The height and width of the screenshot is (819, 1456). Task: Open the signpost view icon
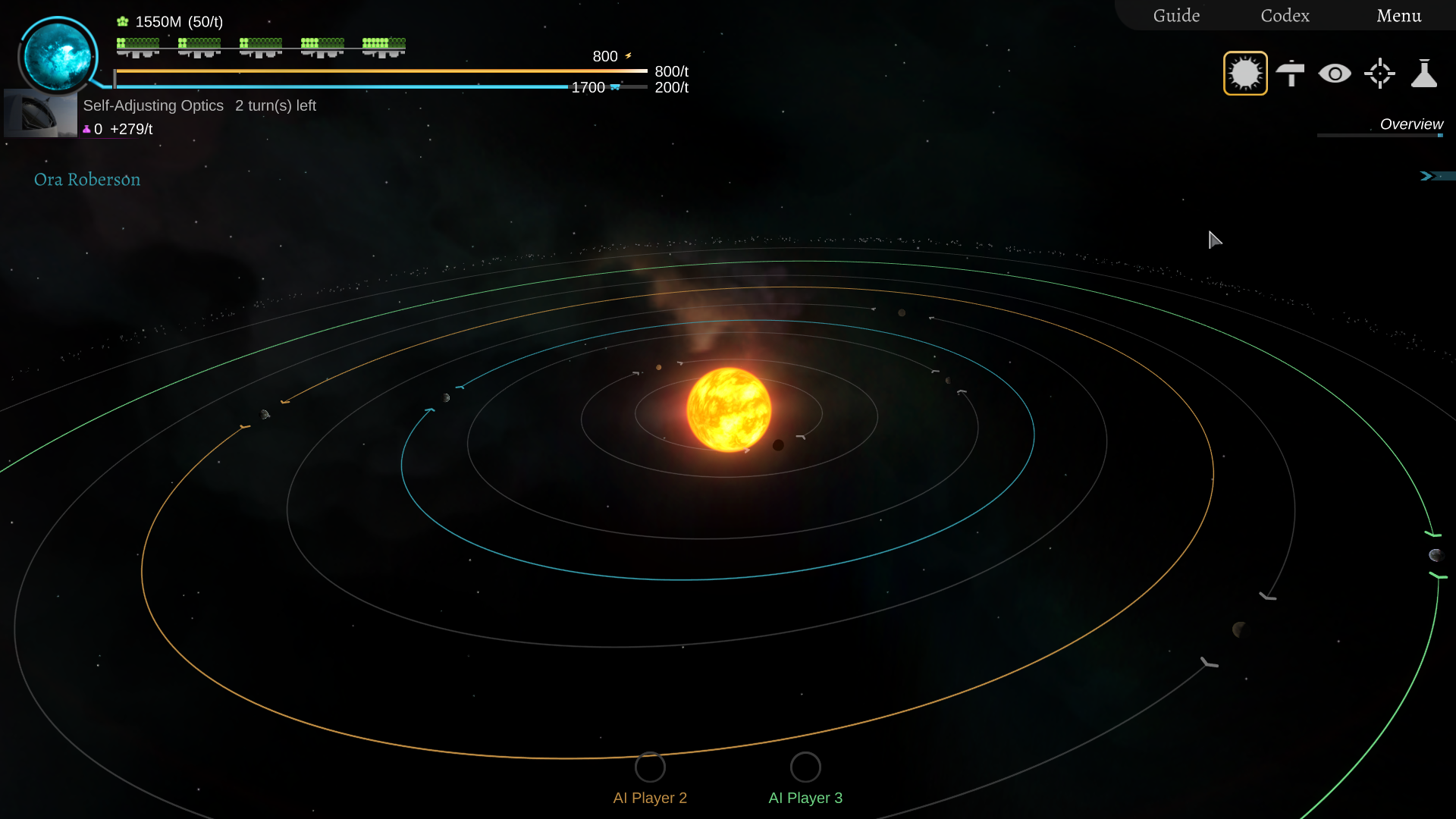[1290, 74]
